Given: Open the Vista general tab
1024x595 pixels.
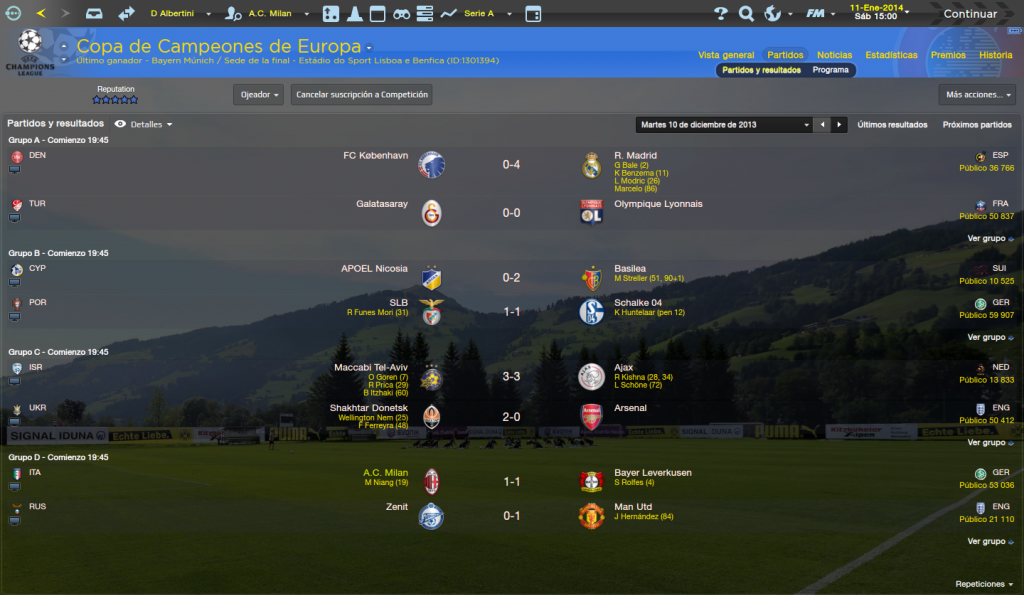Looking at the screenshot, I should 726,55.
